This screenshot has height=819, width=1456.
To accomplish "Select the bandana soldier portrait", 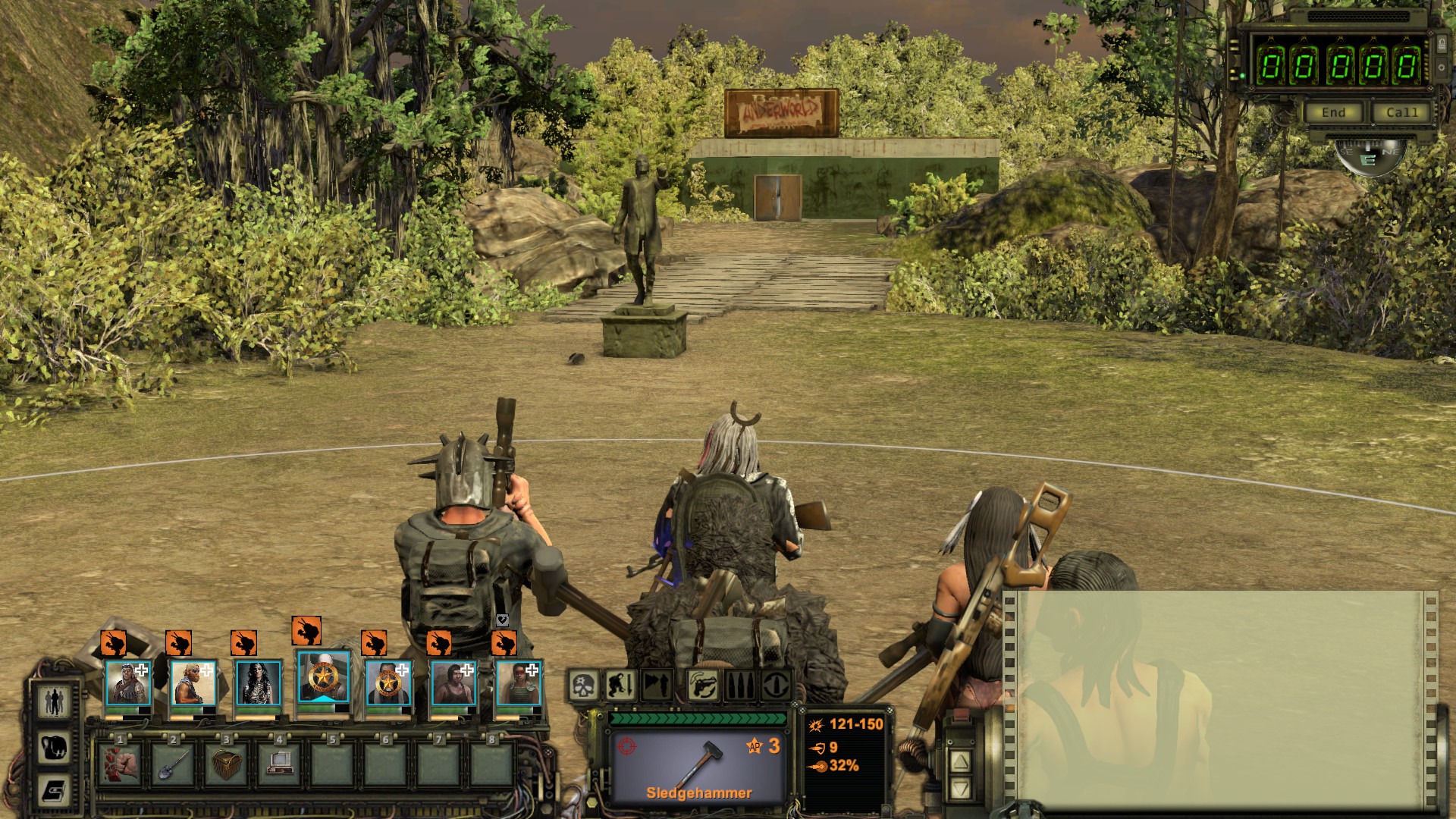I will click(x=127, y=682).
